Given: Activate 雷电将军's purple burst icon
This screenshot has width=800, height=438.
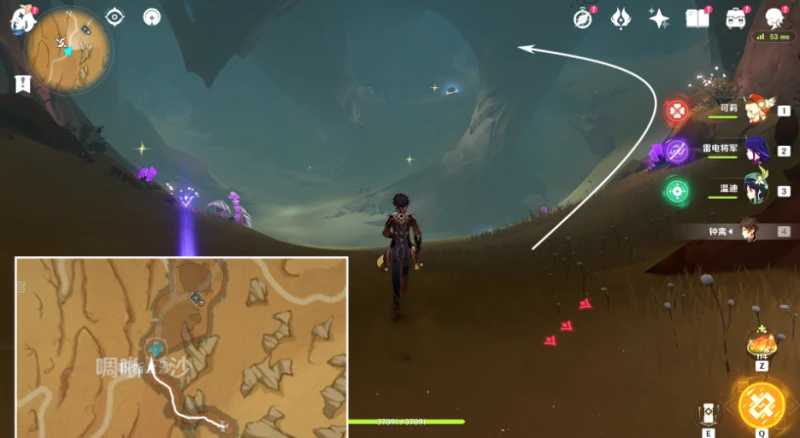Looking at the screenshot, I should 677,150.
